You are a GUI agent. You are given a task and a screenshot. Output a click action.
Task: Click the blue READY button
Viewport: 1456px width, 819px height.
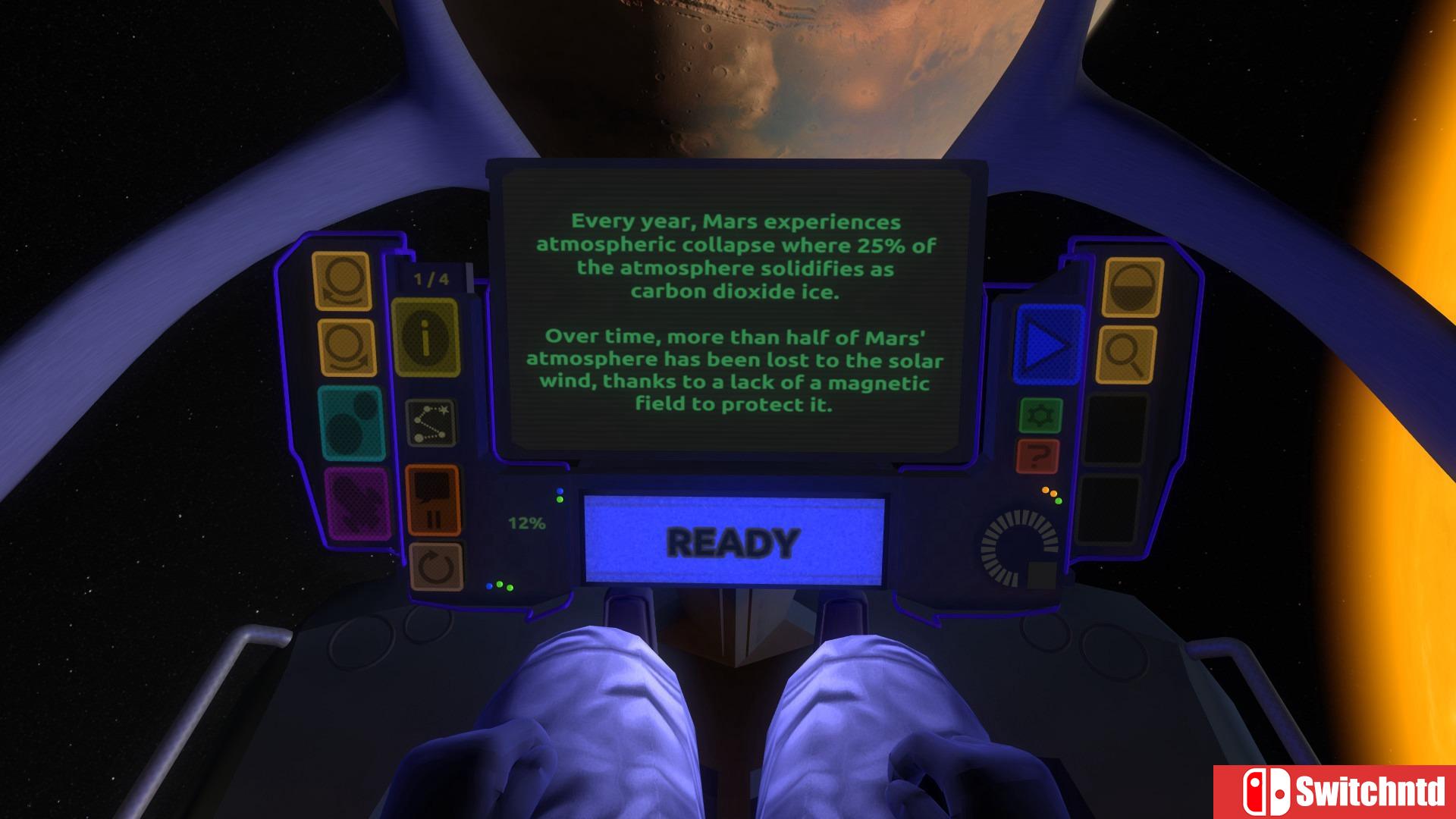click(x=733, y=541)
